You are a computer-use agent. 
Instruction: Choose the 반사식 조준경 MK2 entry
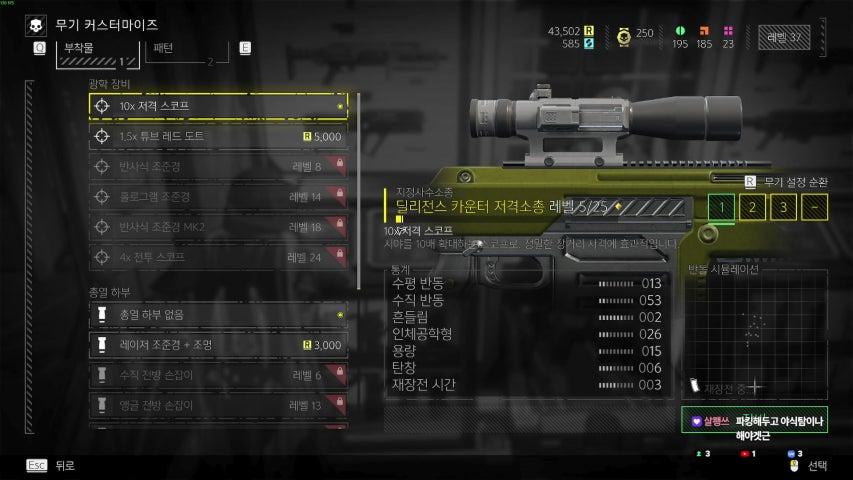click(x=218, y=227)
